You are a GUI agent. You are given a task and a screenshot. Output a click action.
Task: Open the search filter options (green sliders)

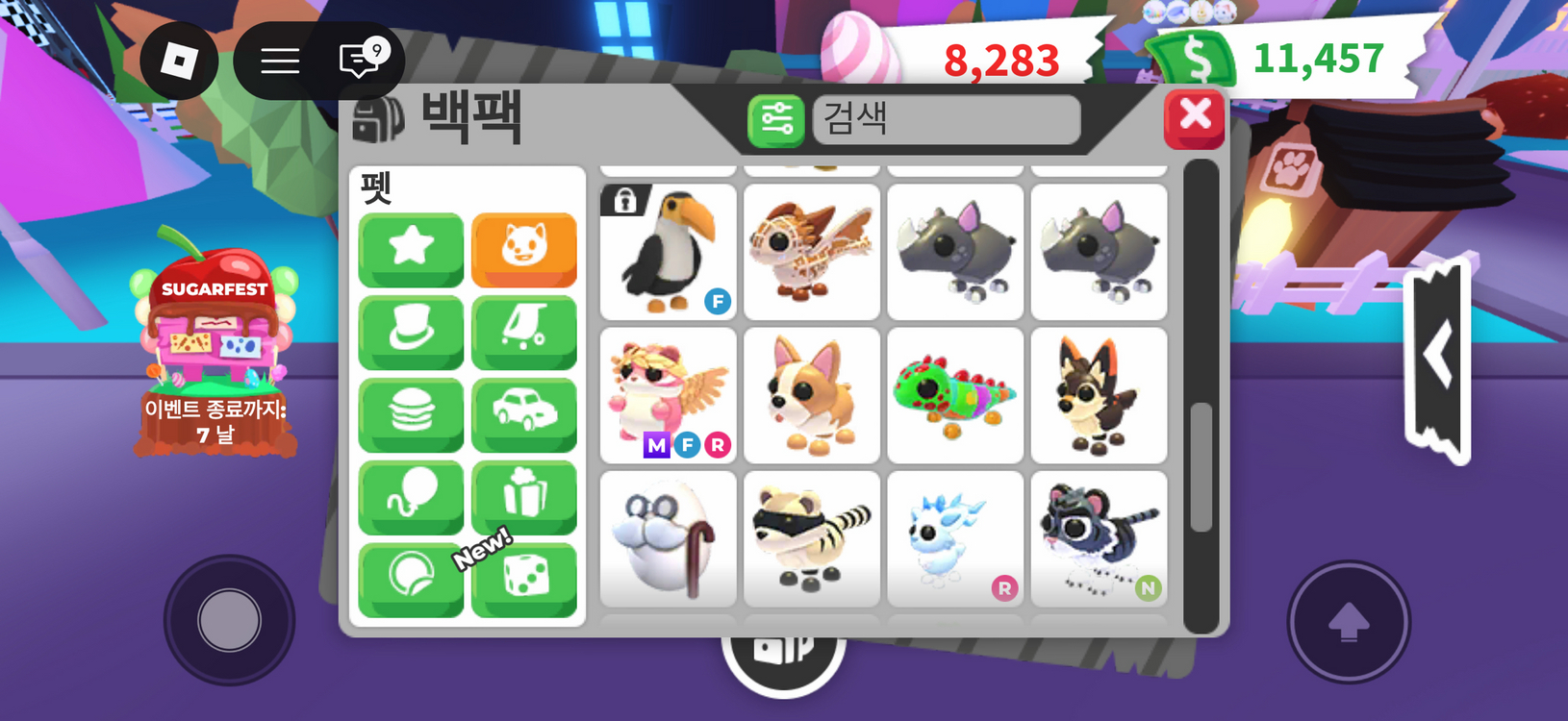tap(775, 121)
